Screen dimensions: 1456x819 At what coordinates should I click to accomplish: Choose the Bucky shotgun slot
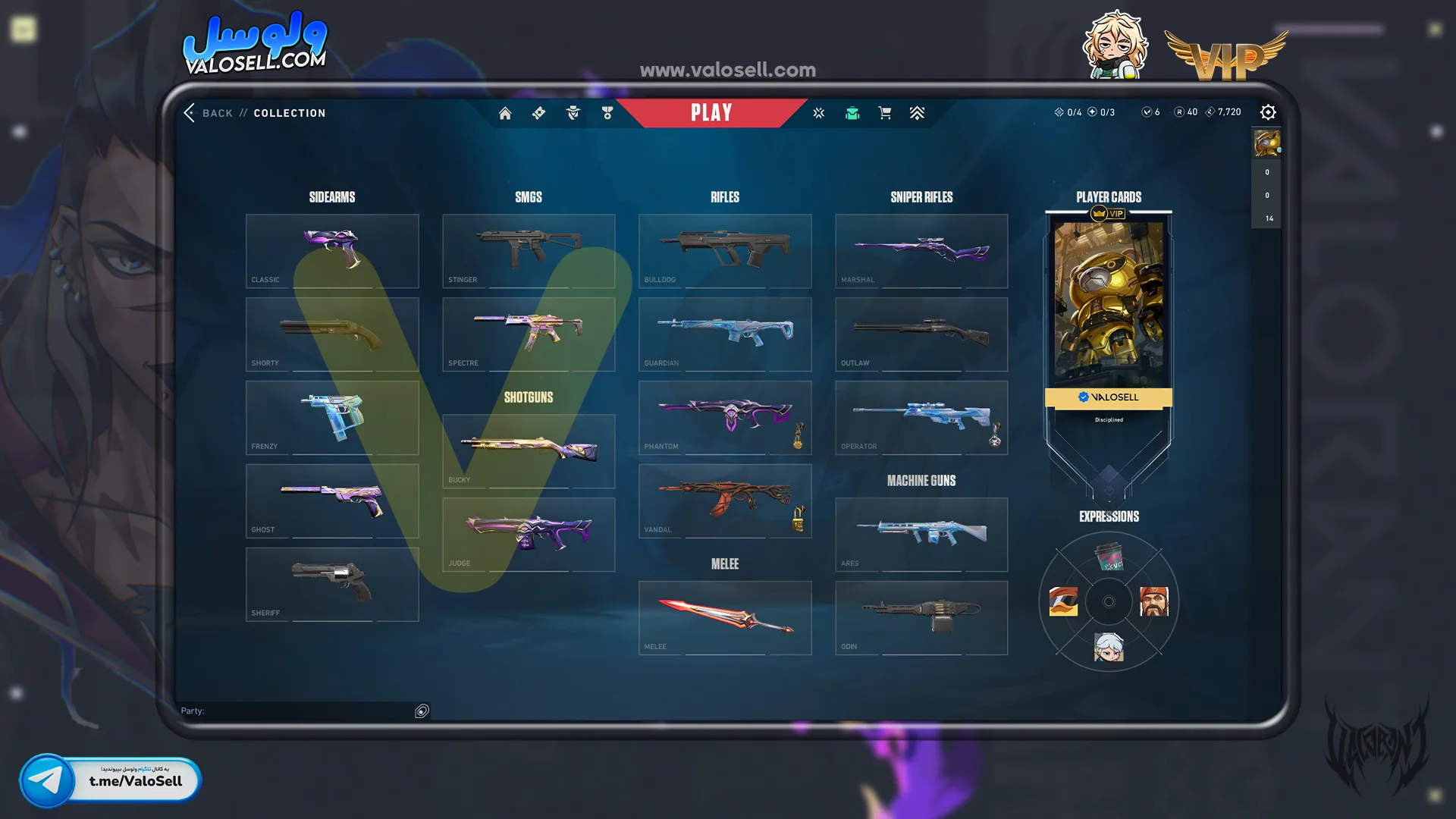(x=529, y=451)
